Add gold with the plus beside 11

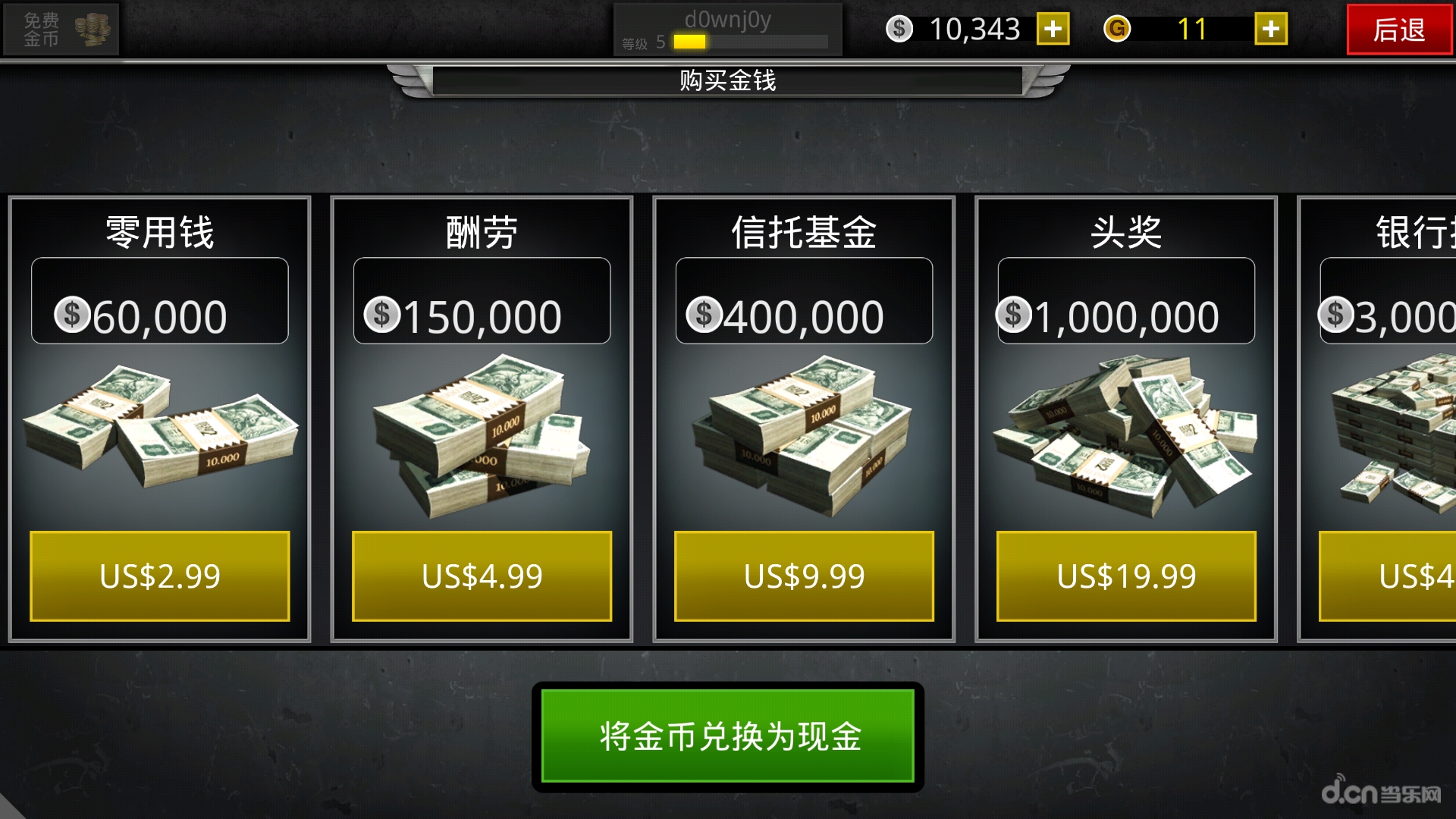[x=1270, y=30]
